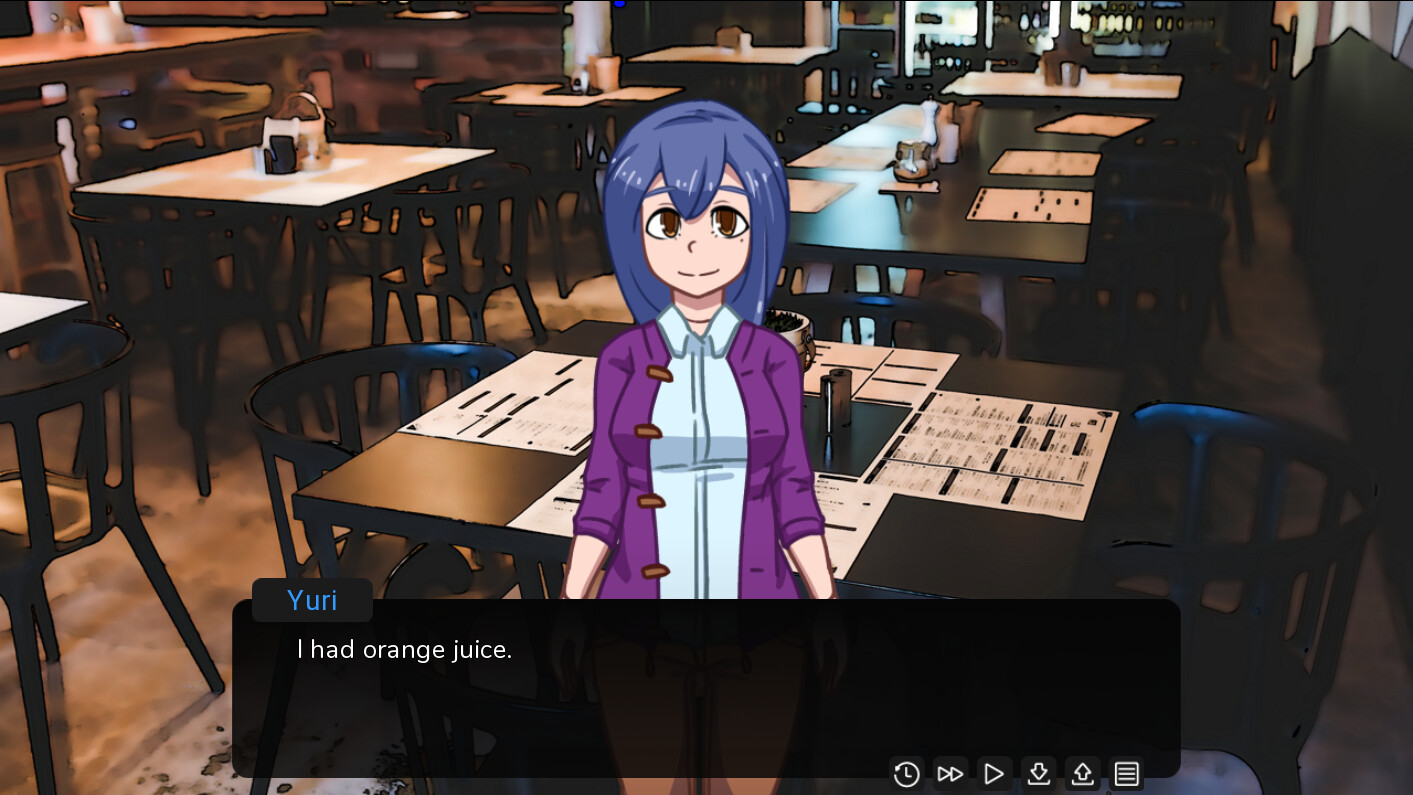Screen dimensions: 1413x795
Task: Open the dialogue history log
Action: (906, 773)
